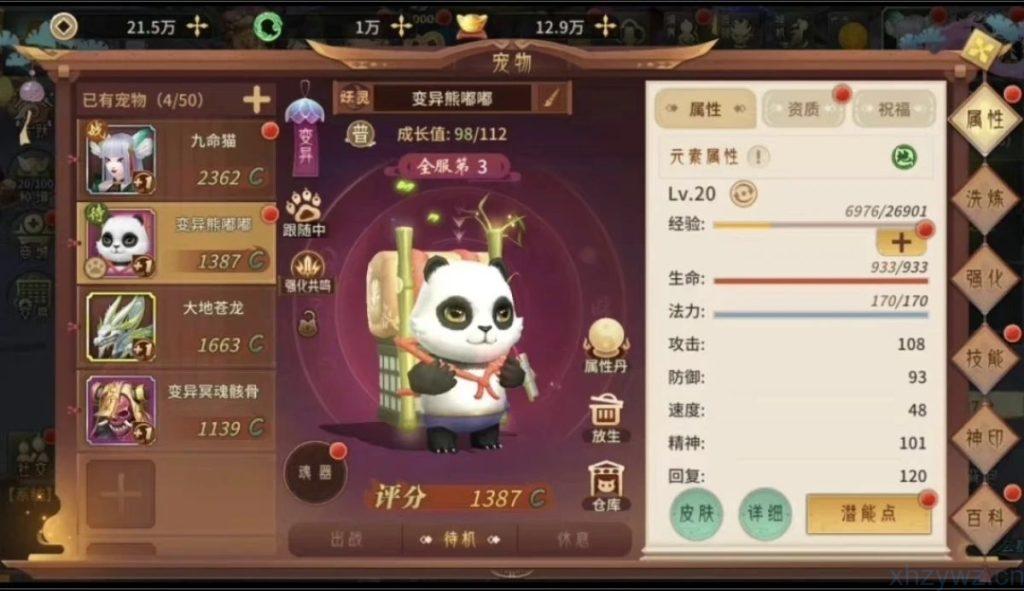
Task: Open the 仓库 pet storage
Action: pos(606,485)
